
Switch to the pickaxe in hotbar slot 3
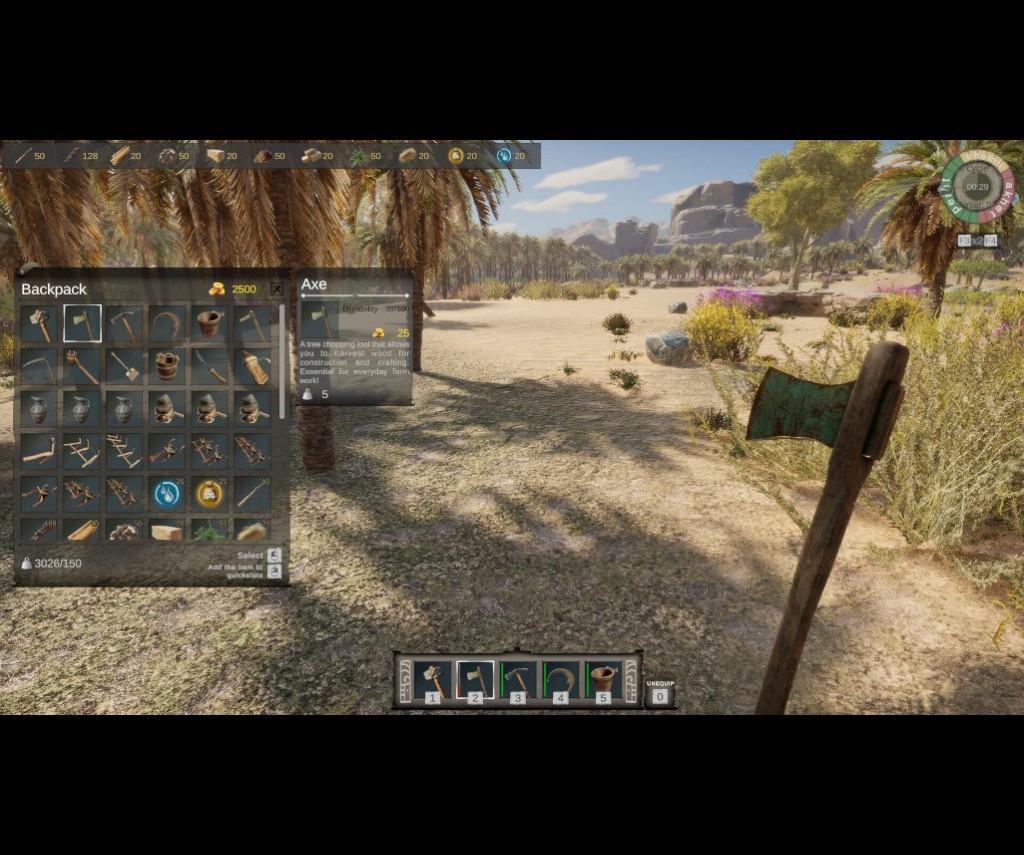(x=518, y=680)
